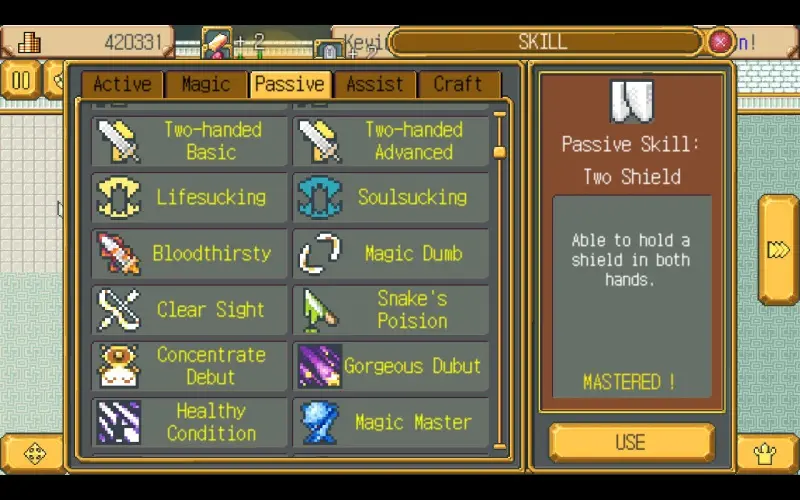
Task: Click the skill list scrollbar handle
Action: pos(500,152)
